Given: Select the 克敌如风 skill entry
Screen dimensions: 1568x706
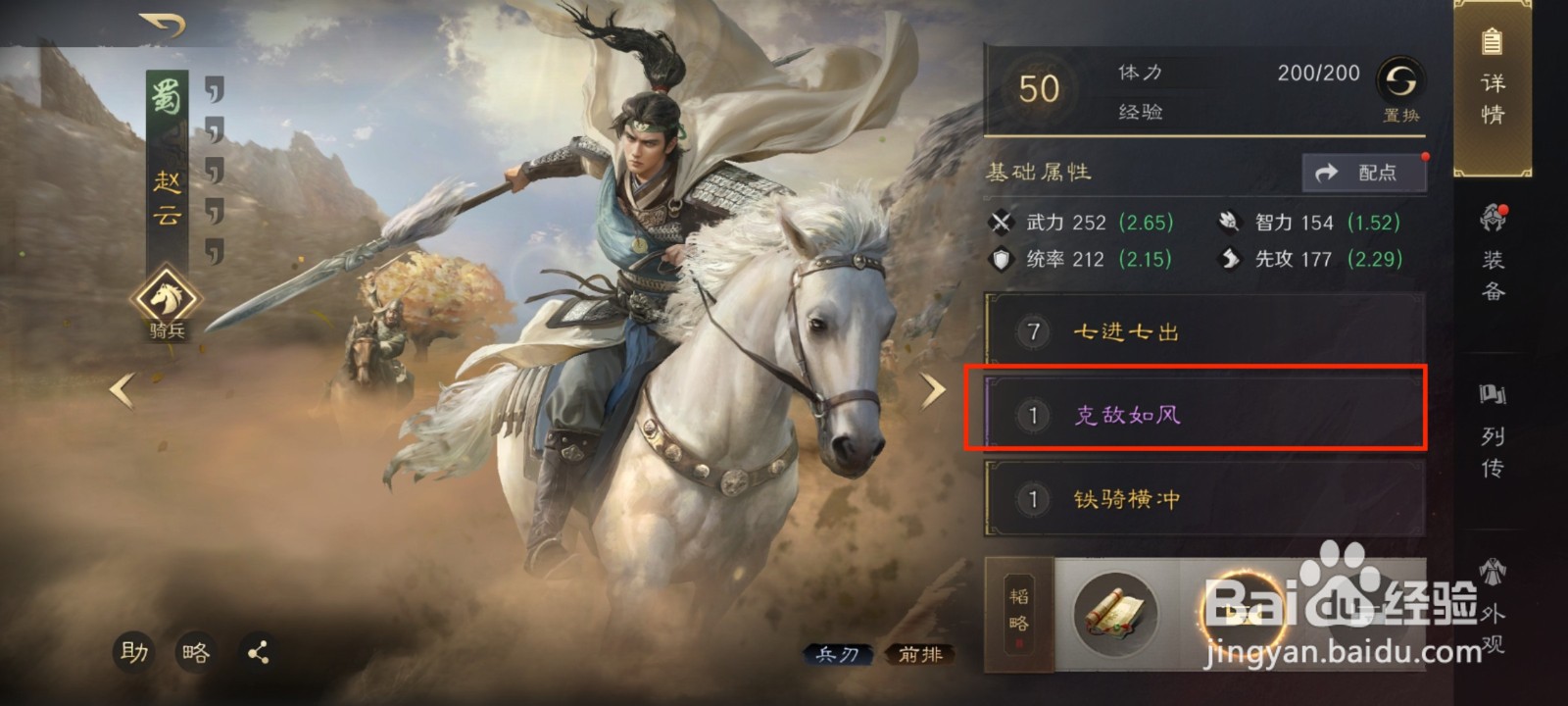Looking at the screenshot, I should pos(1199,413).
